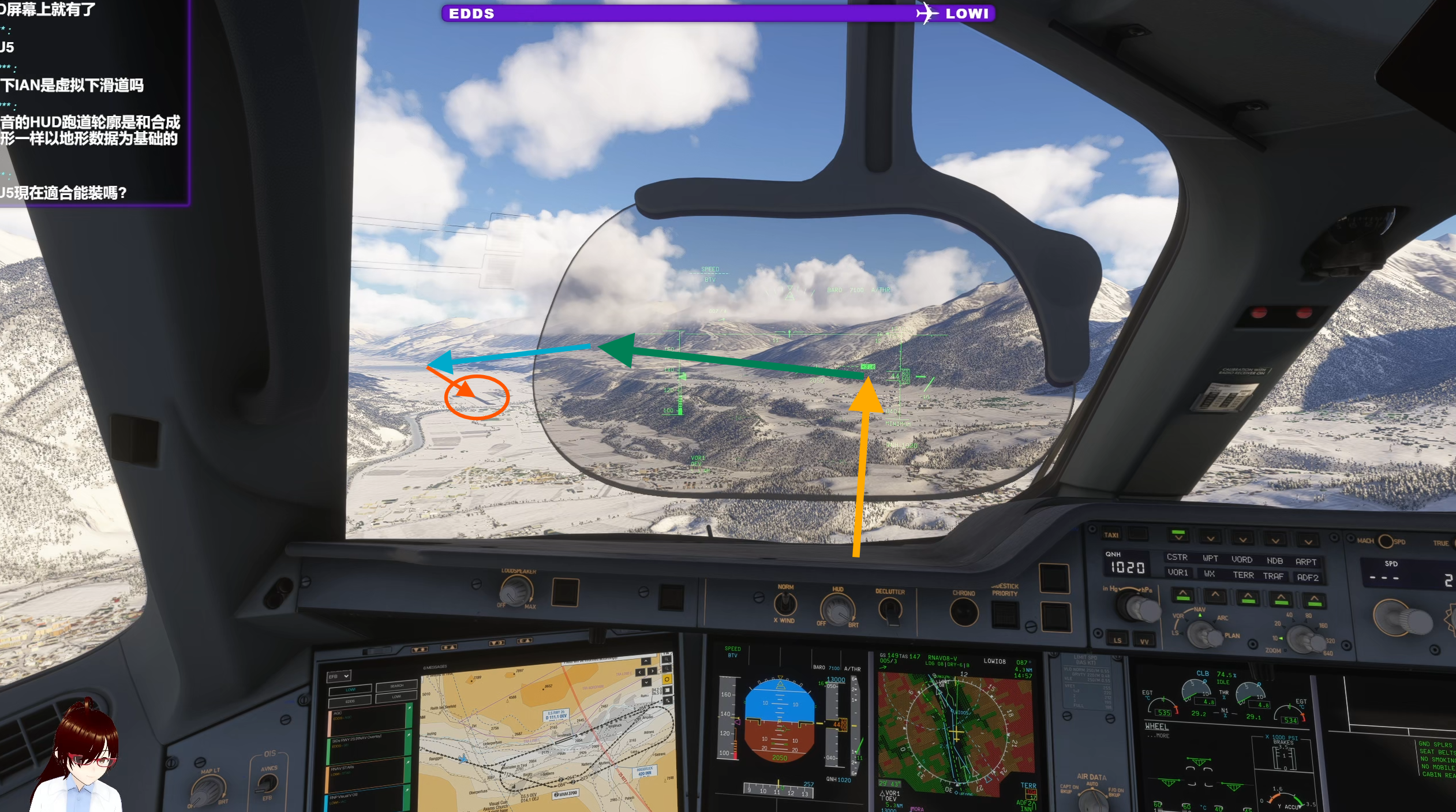Toggle the LS pushbutton
Image resolution: width=1456 pixels, height=812 pixels.
coord(1117,640)
